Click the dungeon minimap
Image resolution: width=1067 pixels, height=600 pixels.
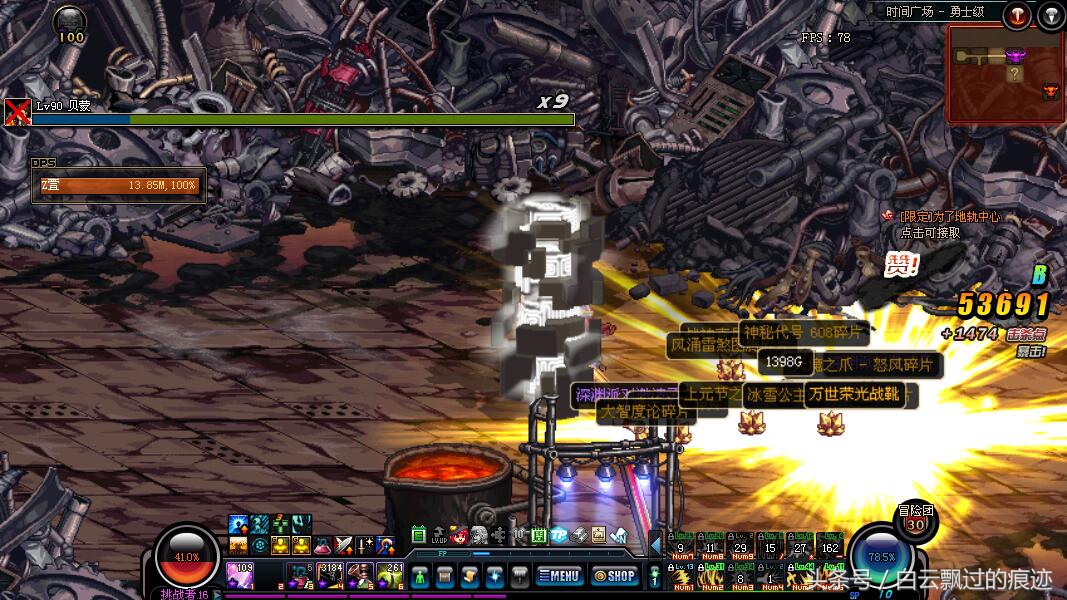(1003, 68)
